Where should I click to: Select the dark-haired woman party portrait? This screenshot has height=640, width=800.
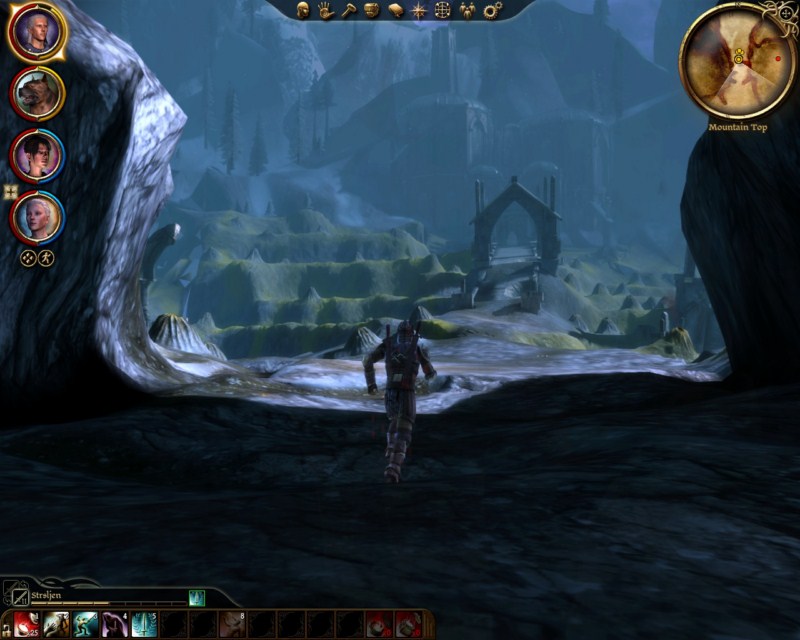(37, 155)
